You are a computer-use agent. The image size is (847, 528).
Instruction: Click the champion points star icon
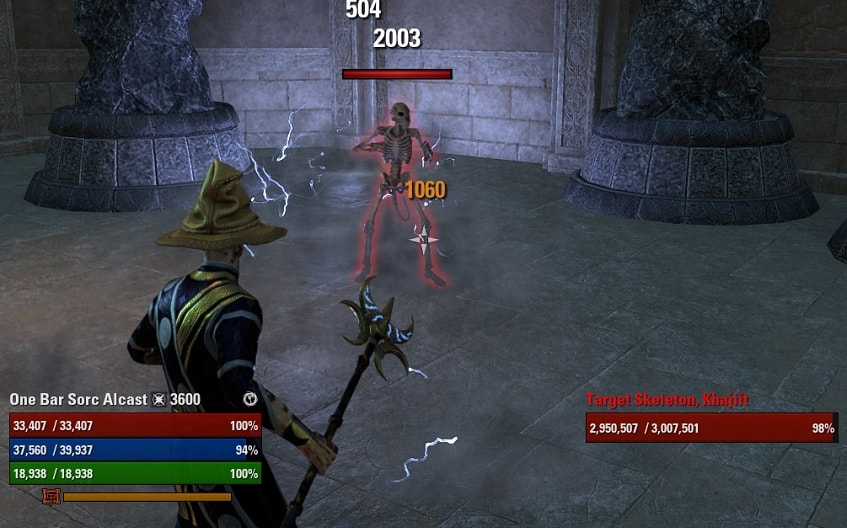click(158, 400)
